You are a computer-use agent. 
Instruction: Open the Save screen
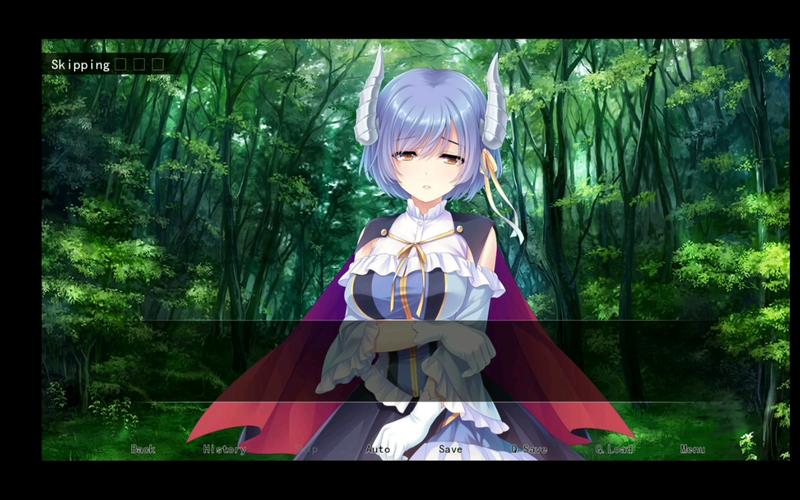pyautogui.click(x=450, y=450)
